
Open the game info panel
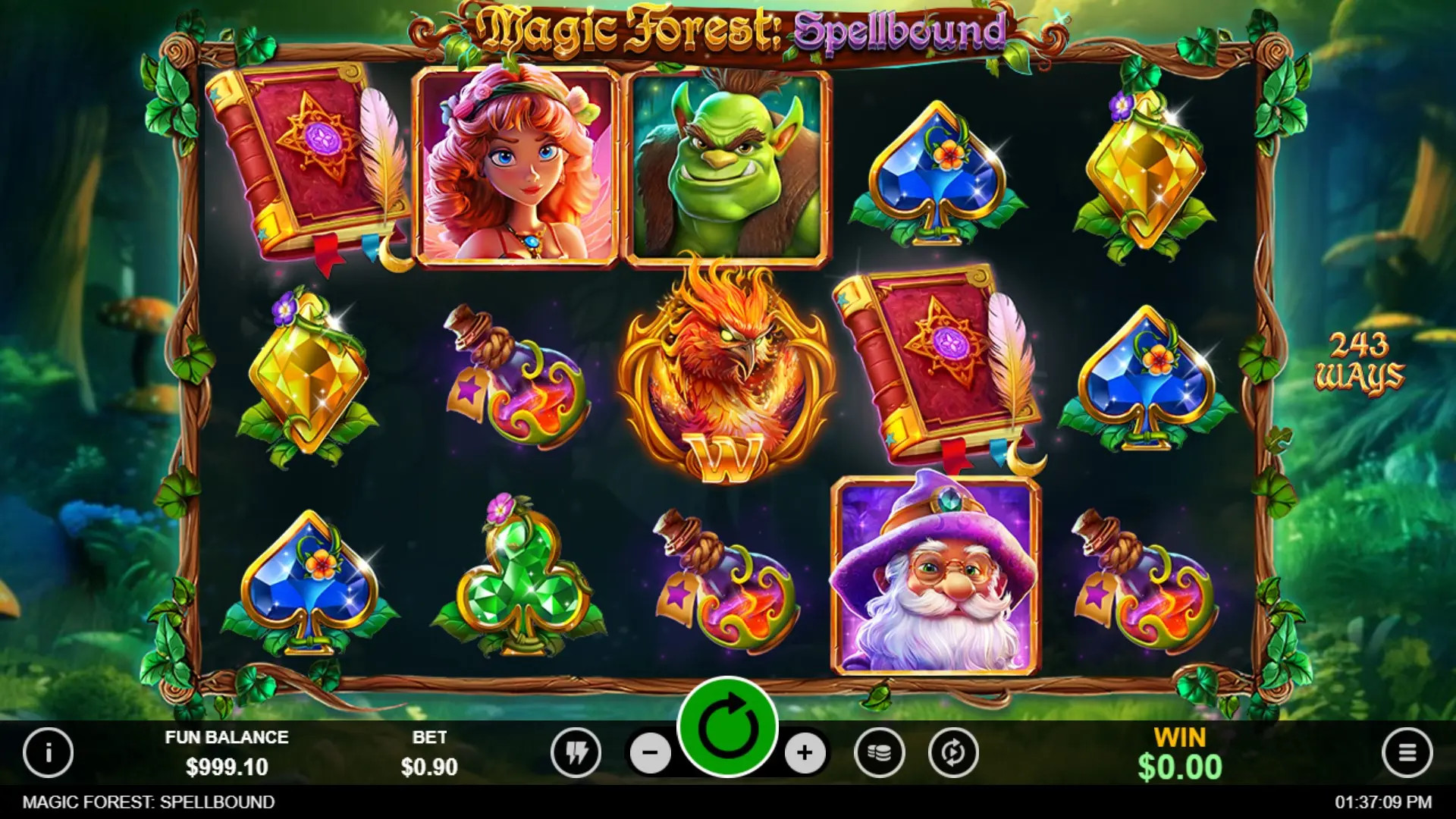tap(48, 752)
